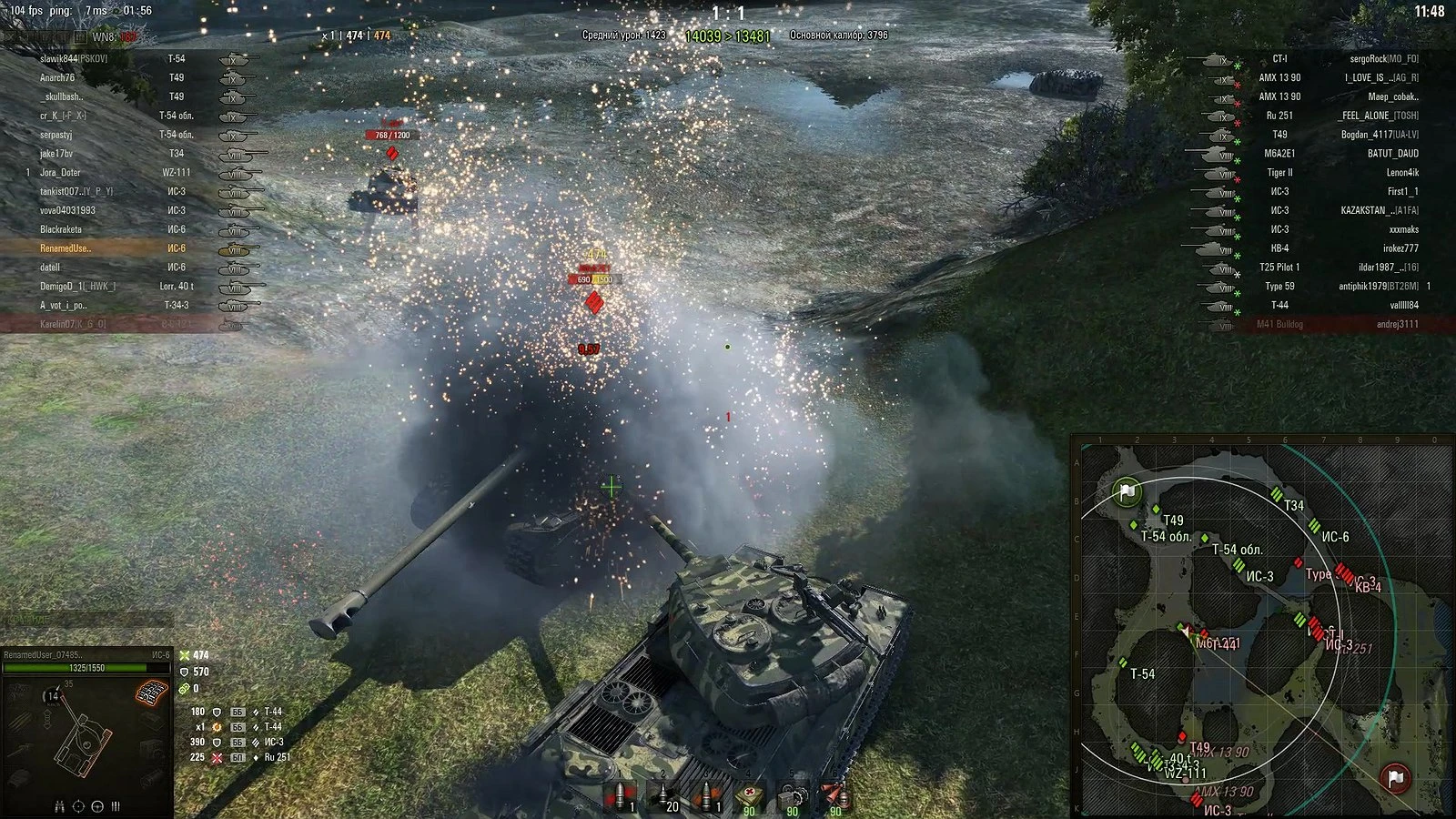Click the shield icon next to blocked damage 570
The width and height of the screenshot is (1456, 819).
point(184,672)
